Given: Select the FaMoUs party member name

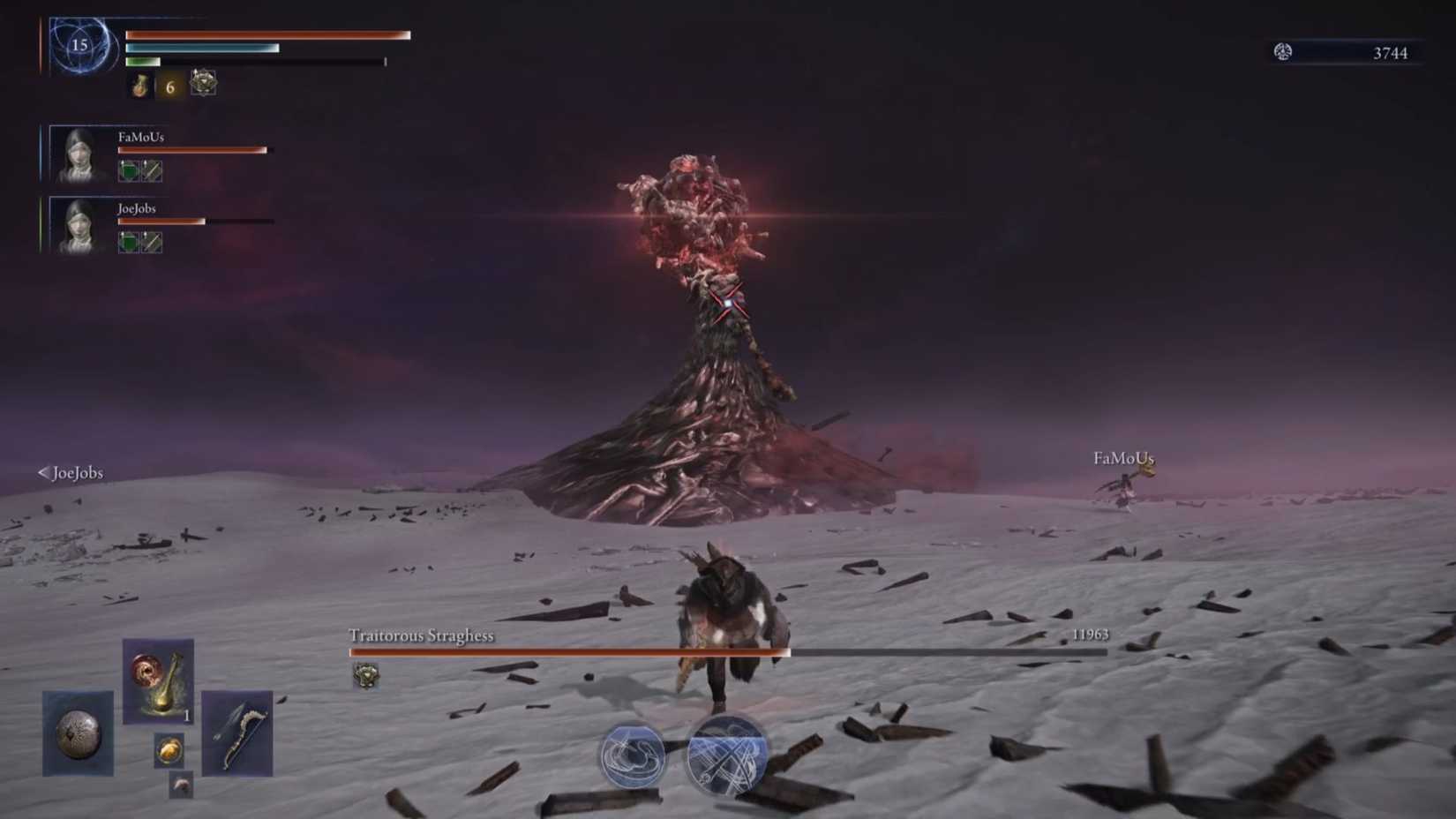Looking at the screenshot, I should [140, 138].
